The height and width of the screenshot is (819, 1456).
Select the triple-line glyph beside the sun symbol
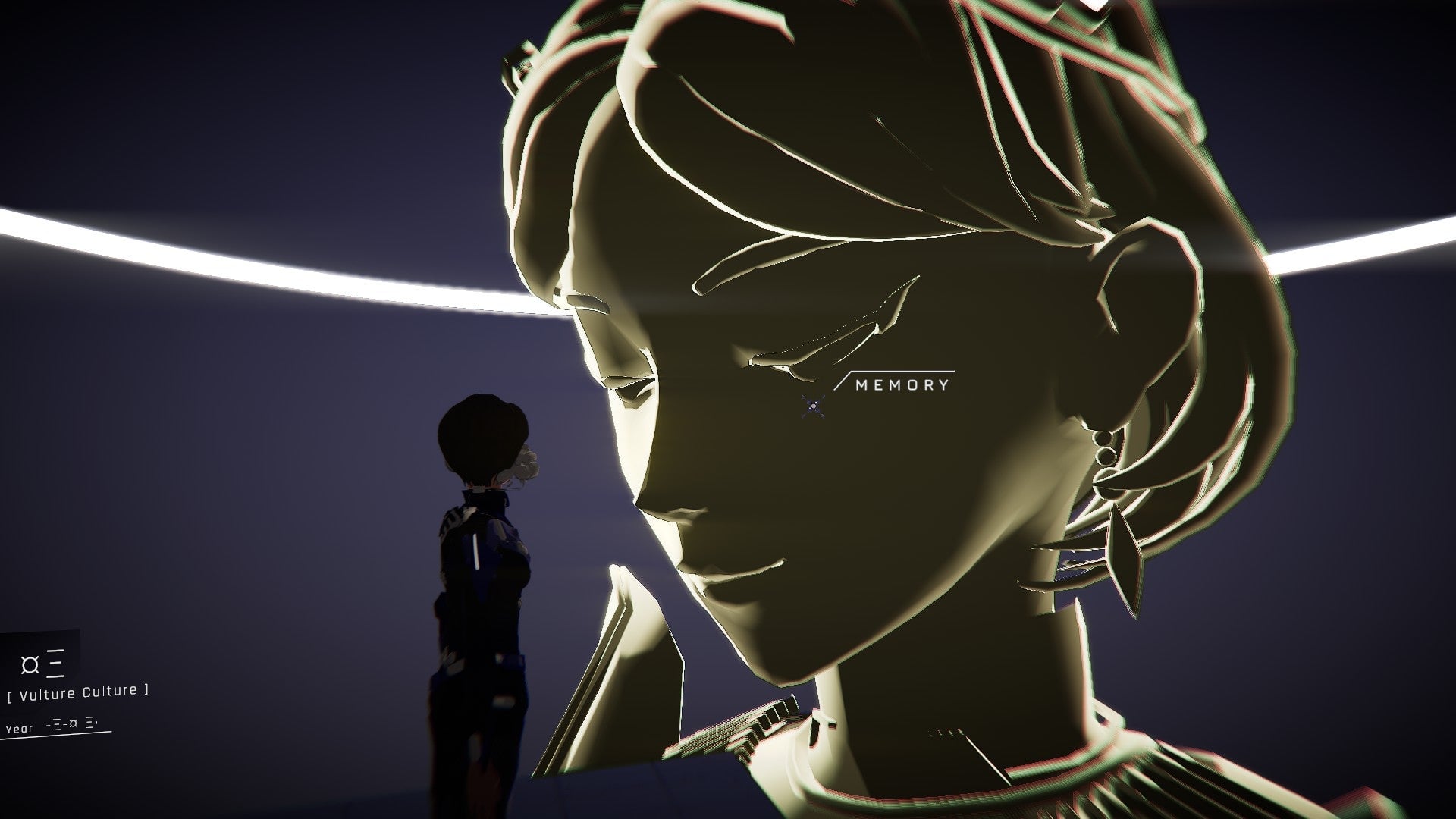(x=55, y=663)
